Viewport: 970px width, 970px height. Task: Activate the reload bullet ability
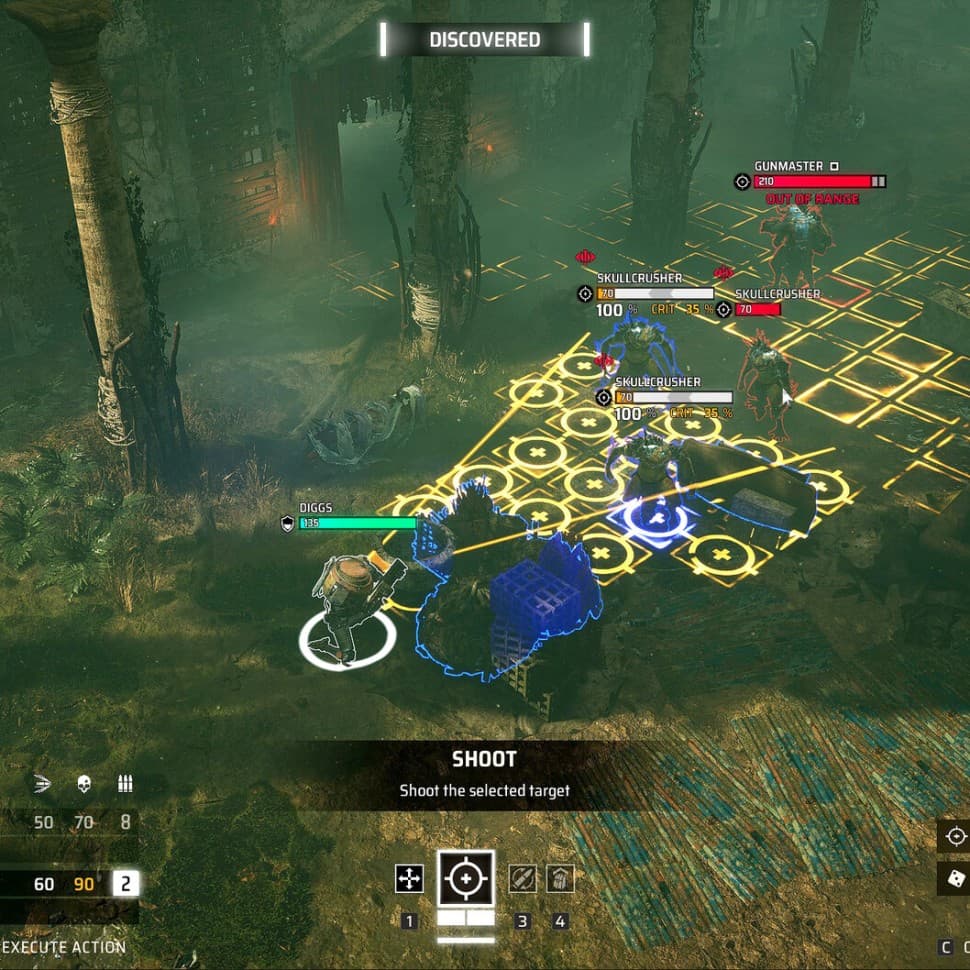522,879
